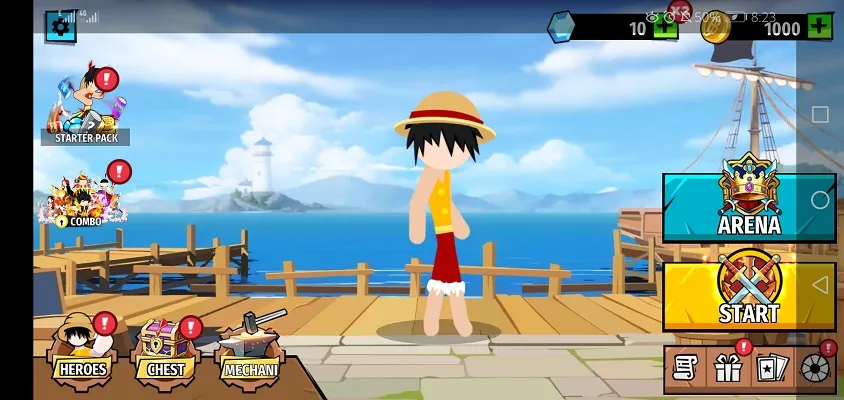Tap the Android back triangle button
844x400 pixels.
820,286
